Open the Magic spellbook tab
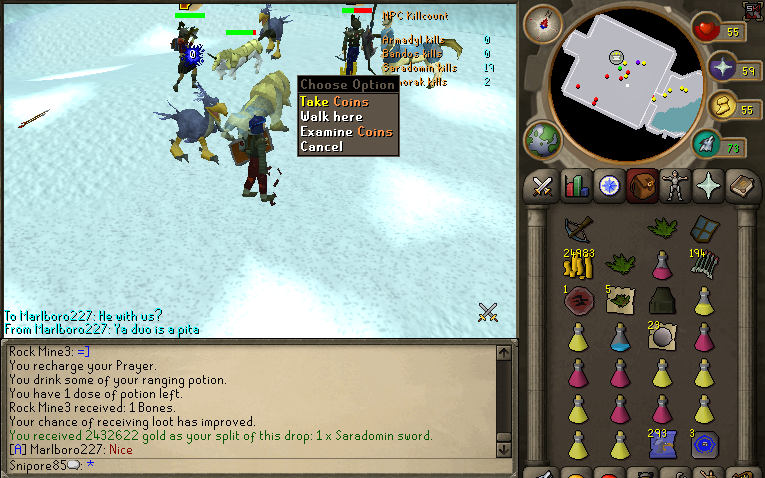 click(x=742, y=186)
